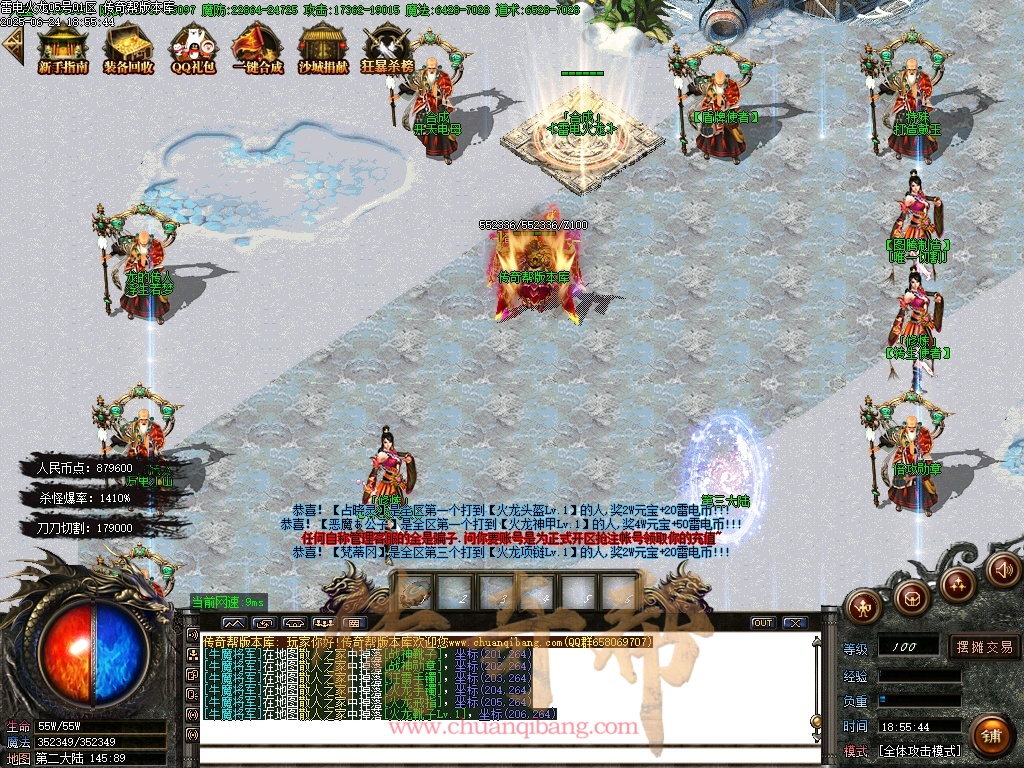Open the 一键合成 one-click synthesis menu

click(x=257, y=50)
